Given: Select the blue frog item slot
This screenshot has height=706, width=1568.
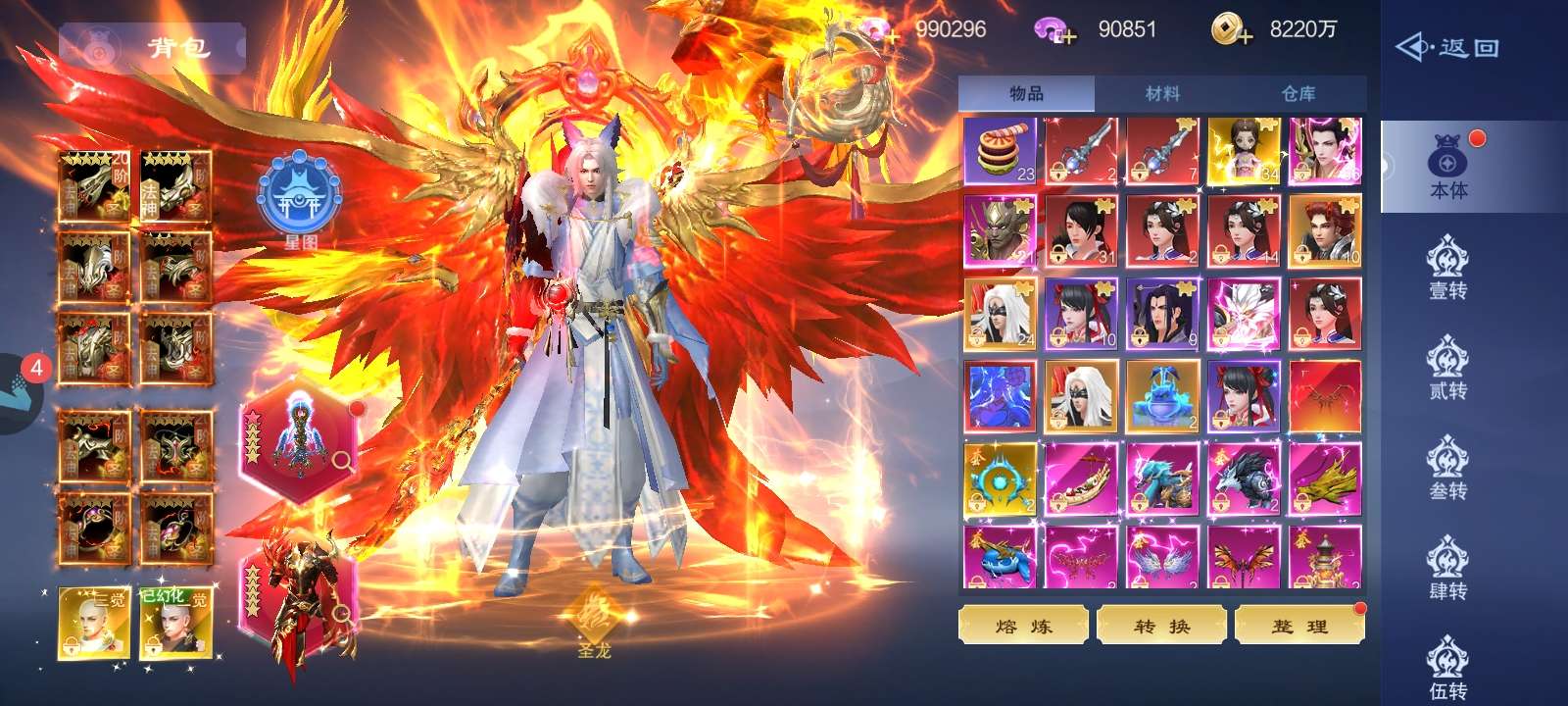Looking at the screenshot, I should tap(1161, 396).
